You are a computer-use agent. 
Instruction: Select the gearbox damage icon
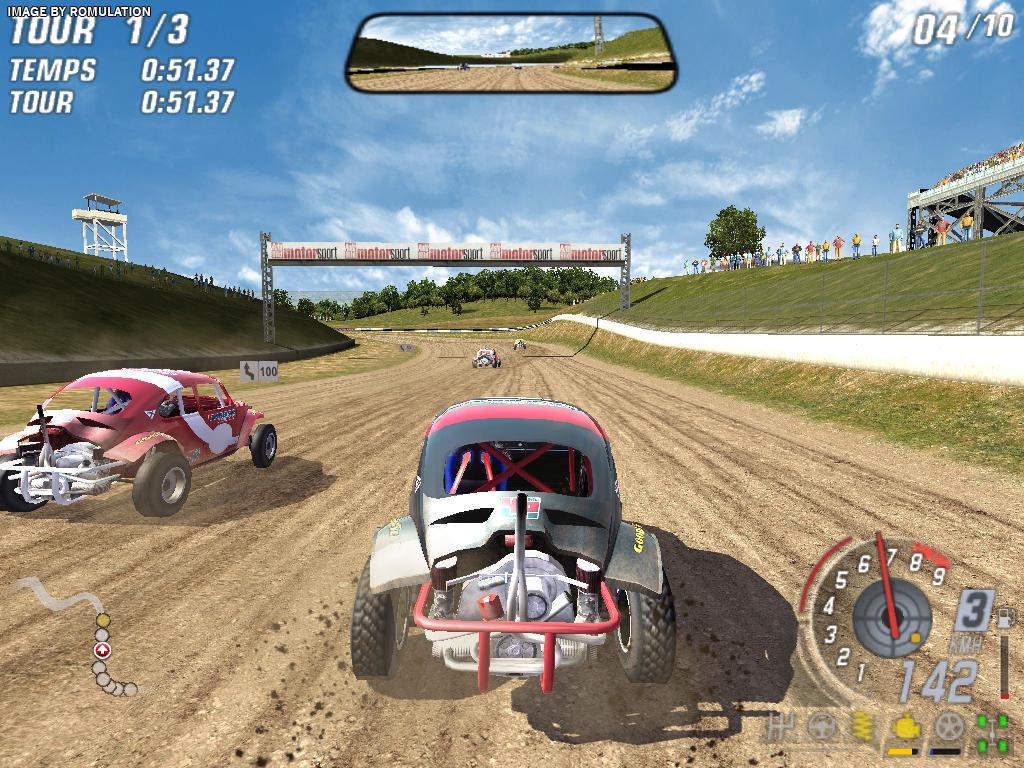click(781, 727)
